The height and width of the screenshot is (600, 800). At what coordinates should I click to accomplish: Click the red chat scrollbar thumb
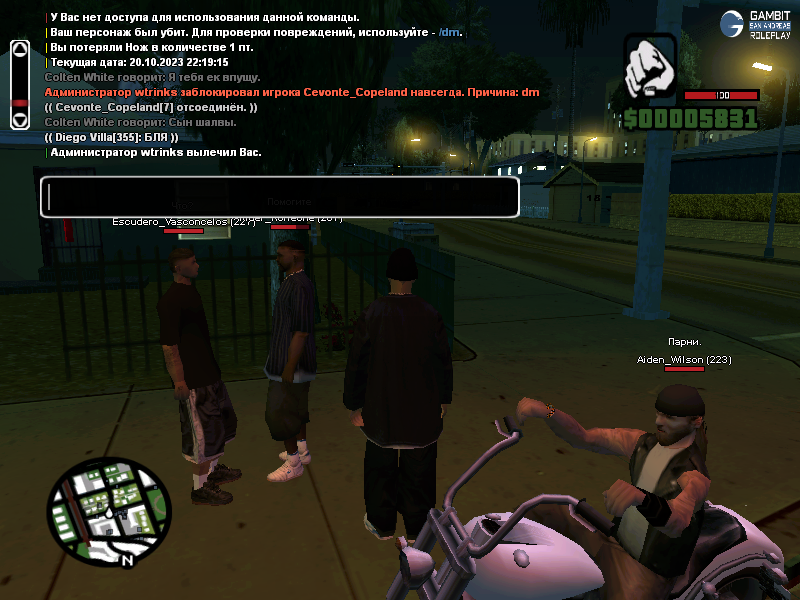point(19,103)
